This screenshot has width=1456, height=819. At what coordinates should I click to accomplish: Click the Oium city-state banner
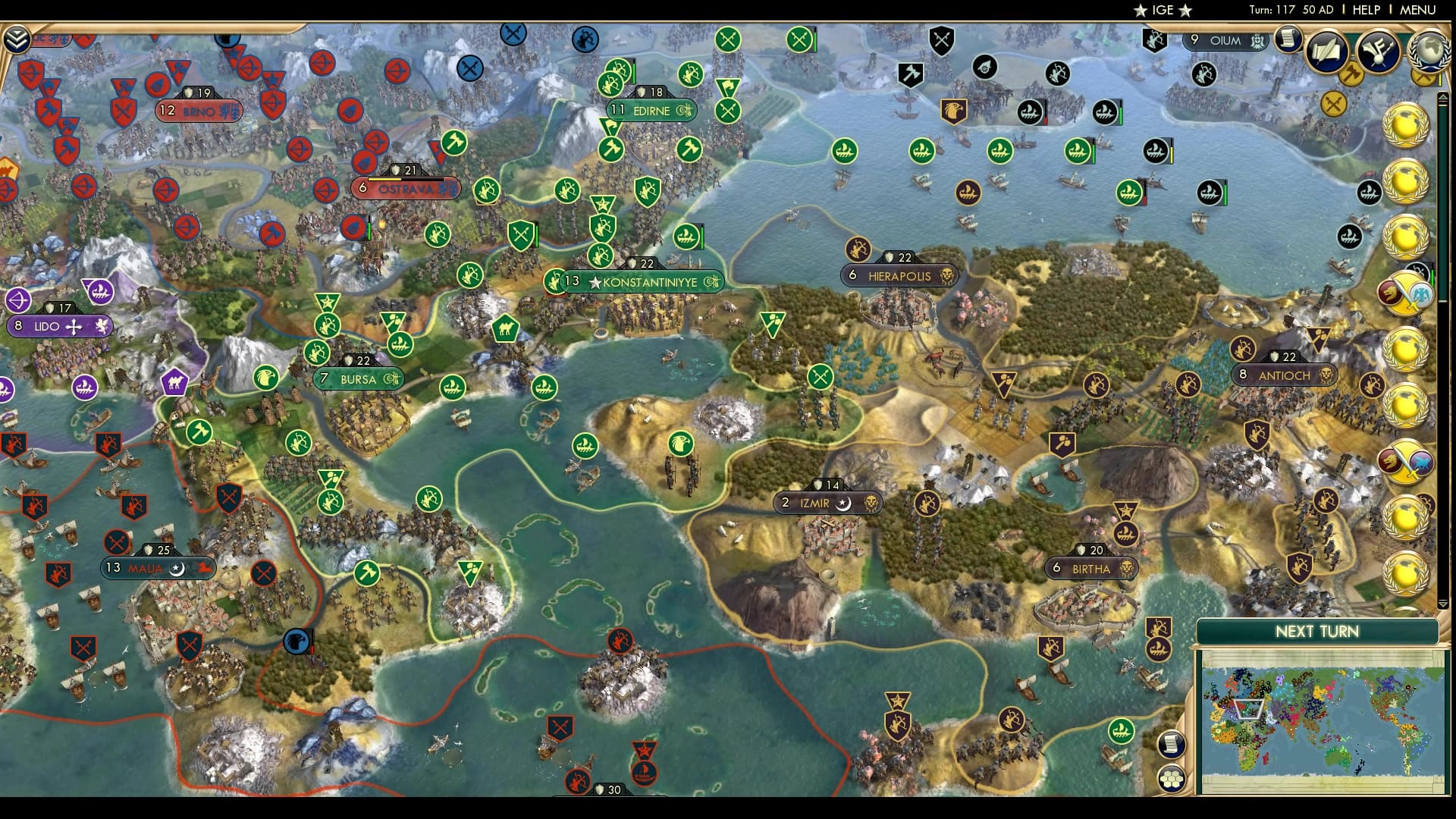click(1225, 42)
